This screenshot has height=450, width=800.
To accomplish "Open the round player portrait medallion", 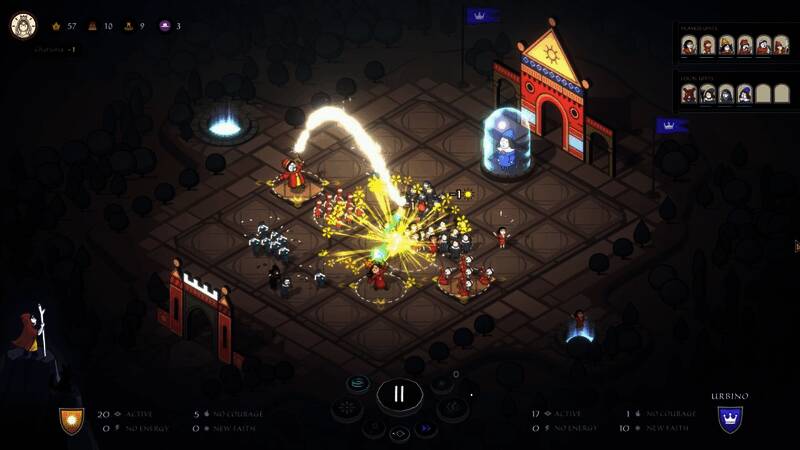I will click(23, 26).
